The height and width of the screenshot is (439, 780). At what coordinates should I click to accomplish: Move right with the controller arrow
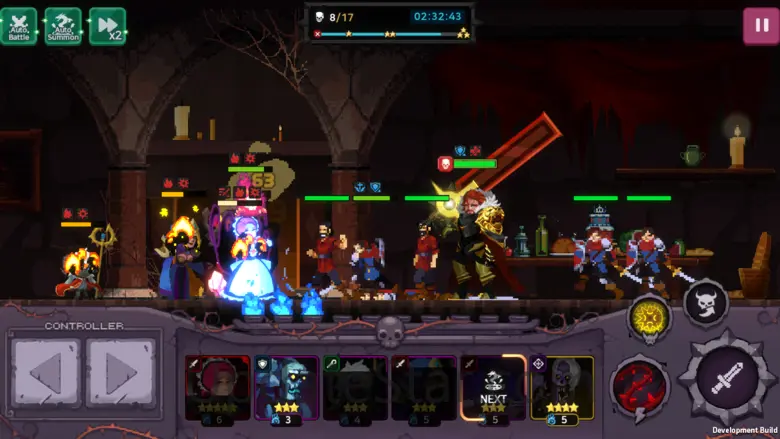(120, 374)
